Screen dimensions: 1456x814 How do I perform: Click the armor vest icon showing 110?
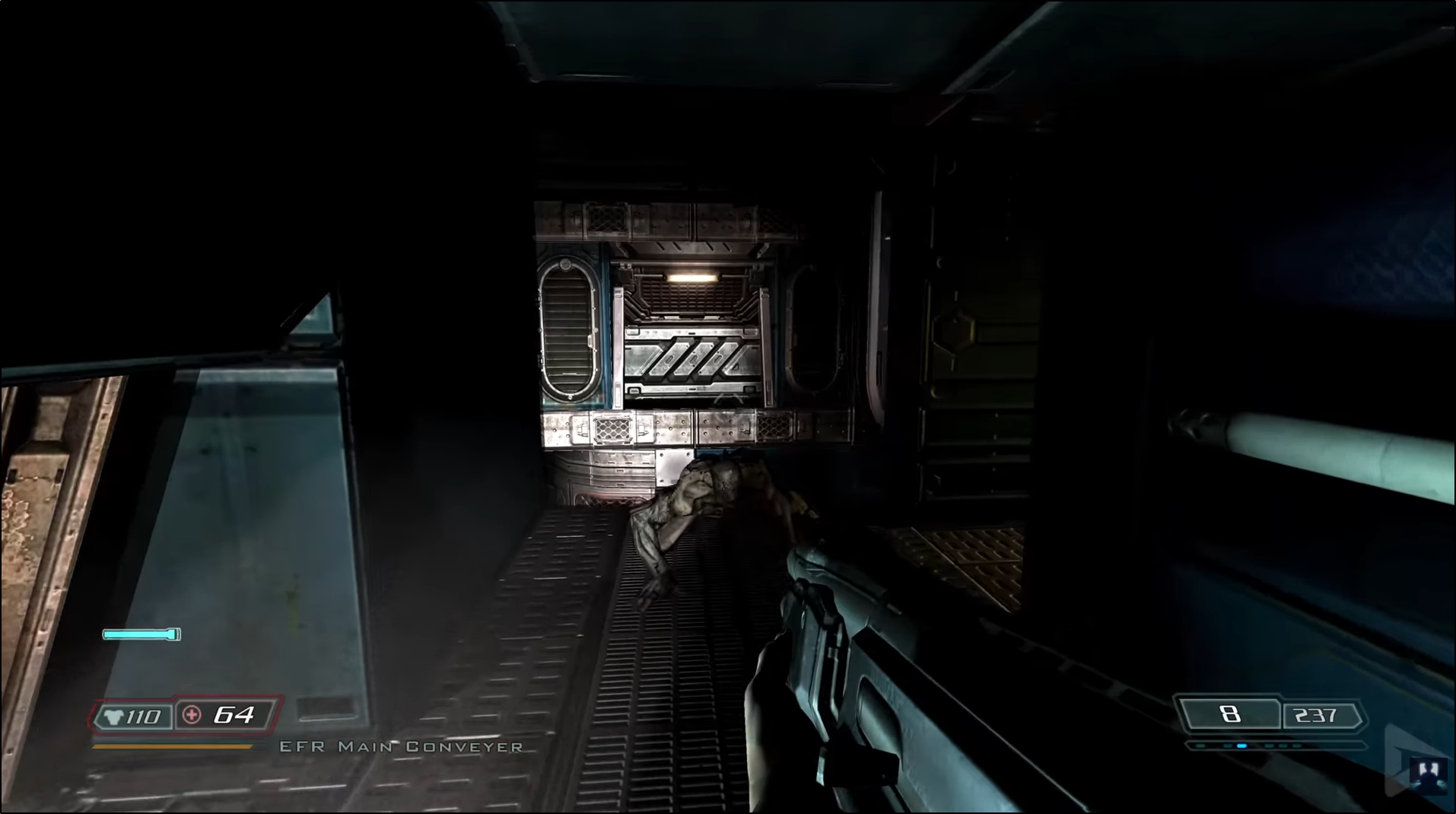(x=113, y=716)
